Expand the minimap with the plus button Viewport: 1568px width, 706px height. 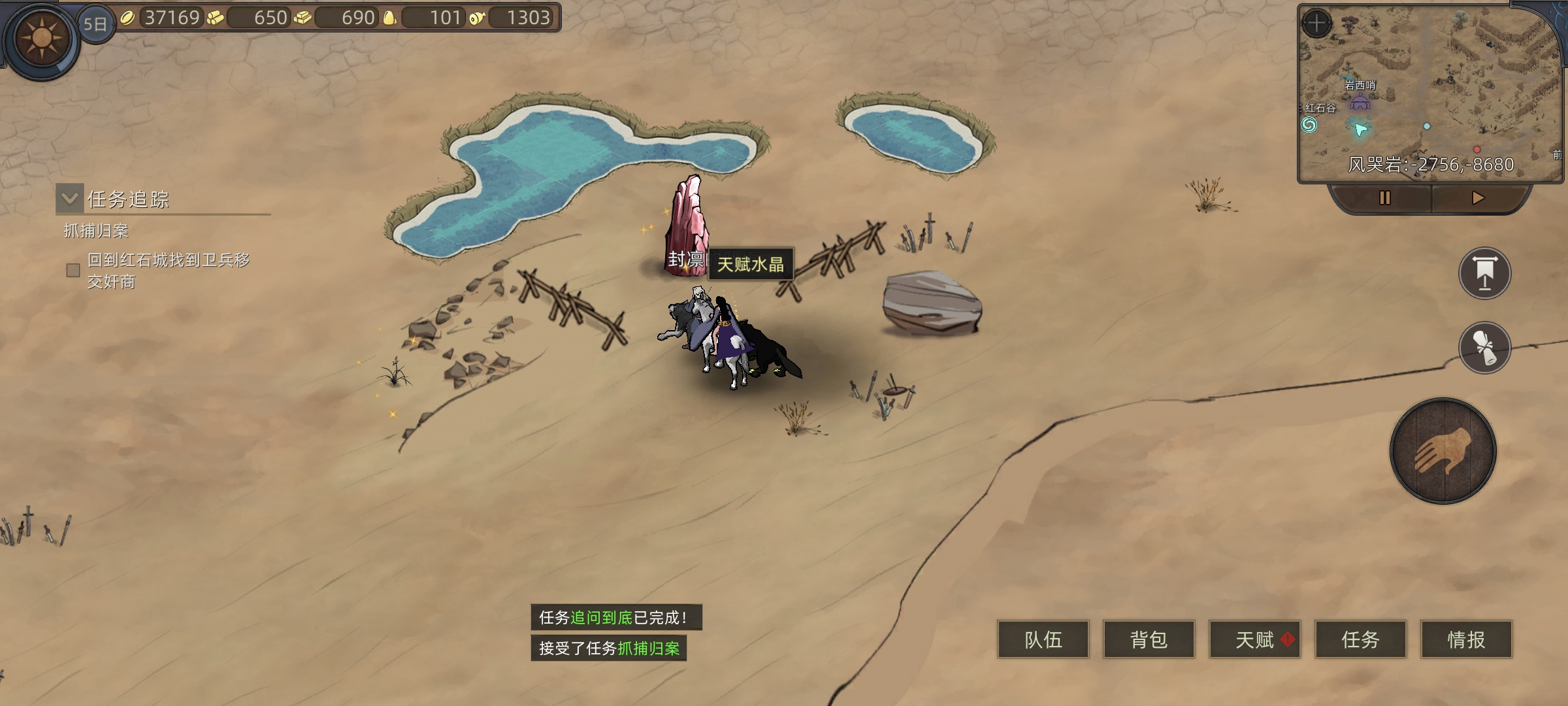click(1316, 24)
